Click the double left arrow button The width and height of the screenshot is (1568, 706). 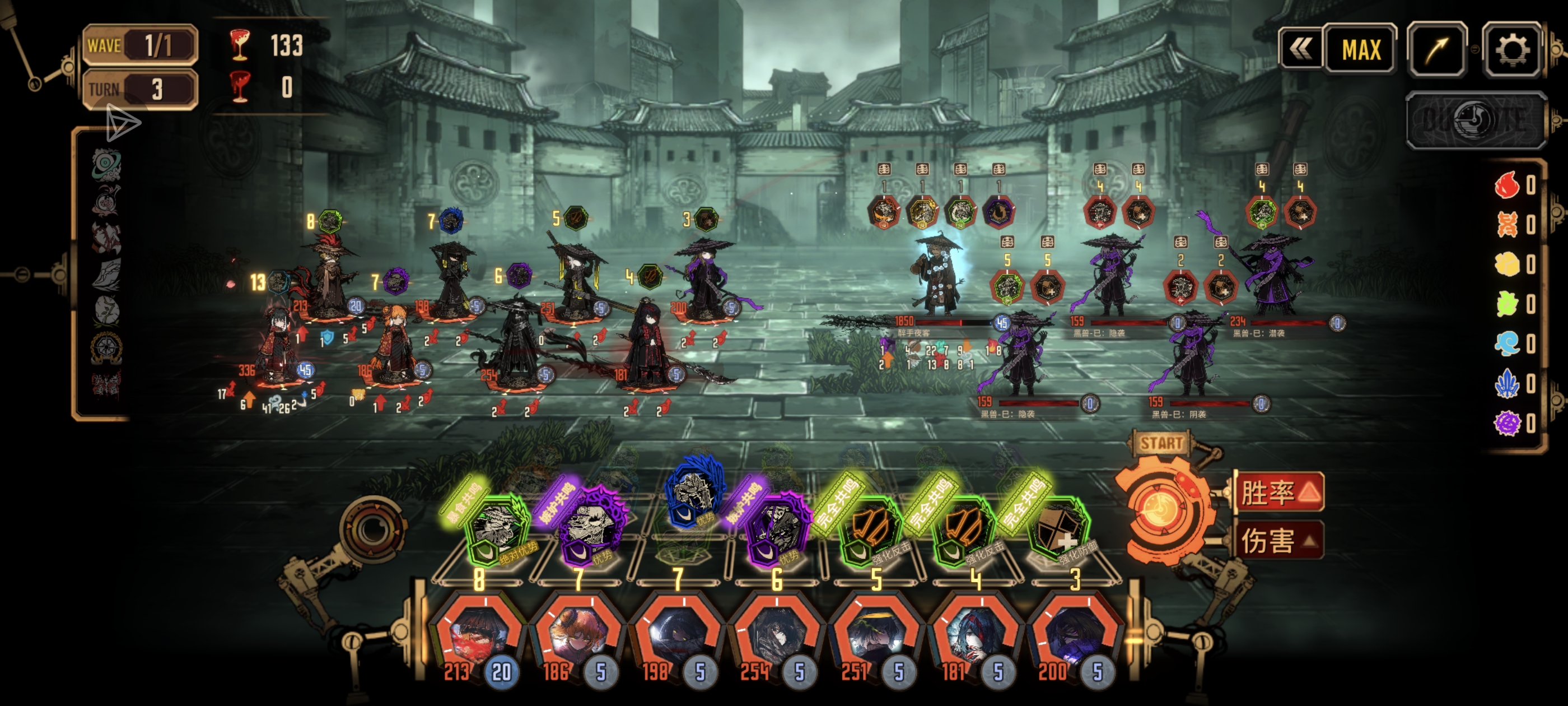(x=1300, y=50)
